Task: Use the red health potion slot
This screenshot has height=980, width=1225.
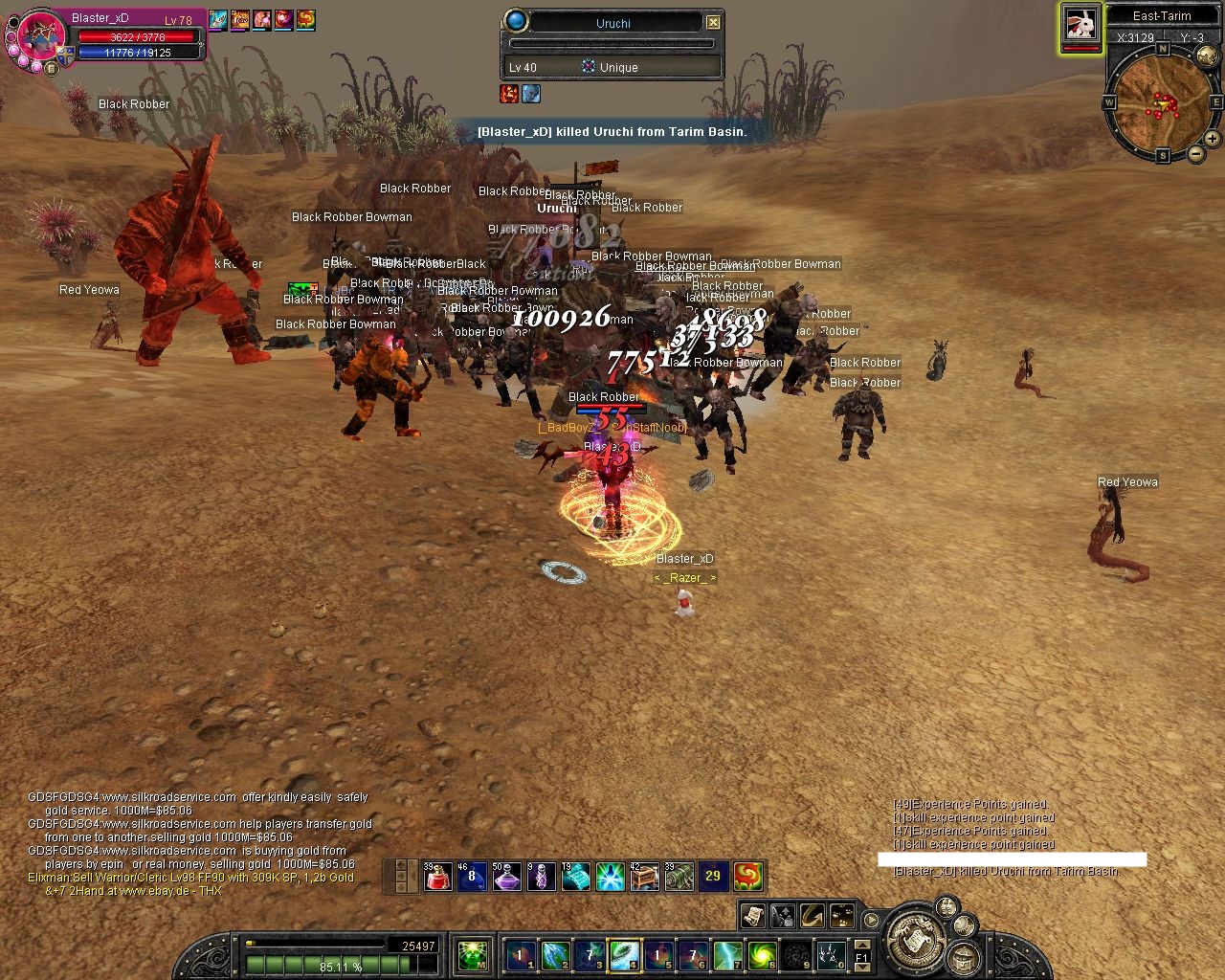Action: tap(438, 876)
